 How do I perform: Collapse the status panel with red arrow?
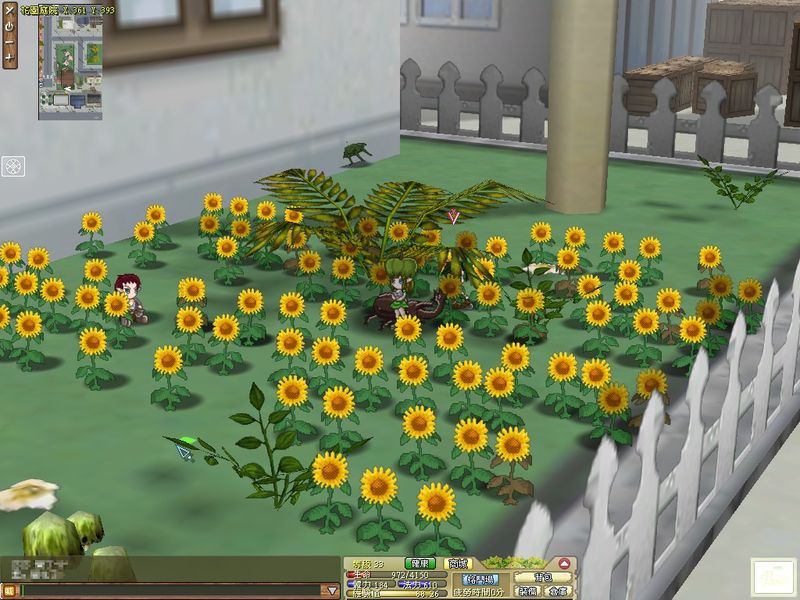pos(565,564)
